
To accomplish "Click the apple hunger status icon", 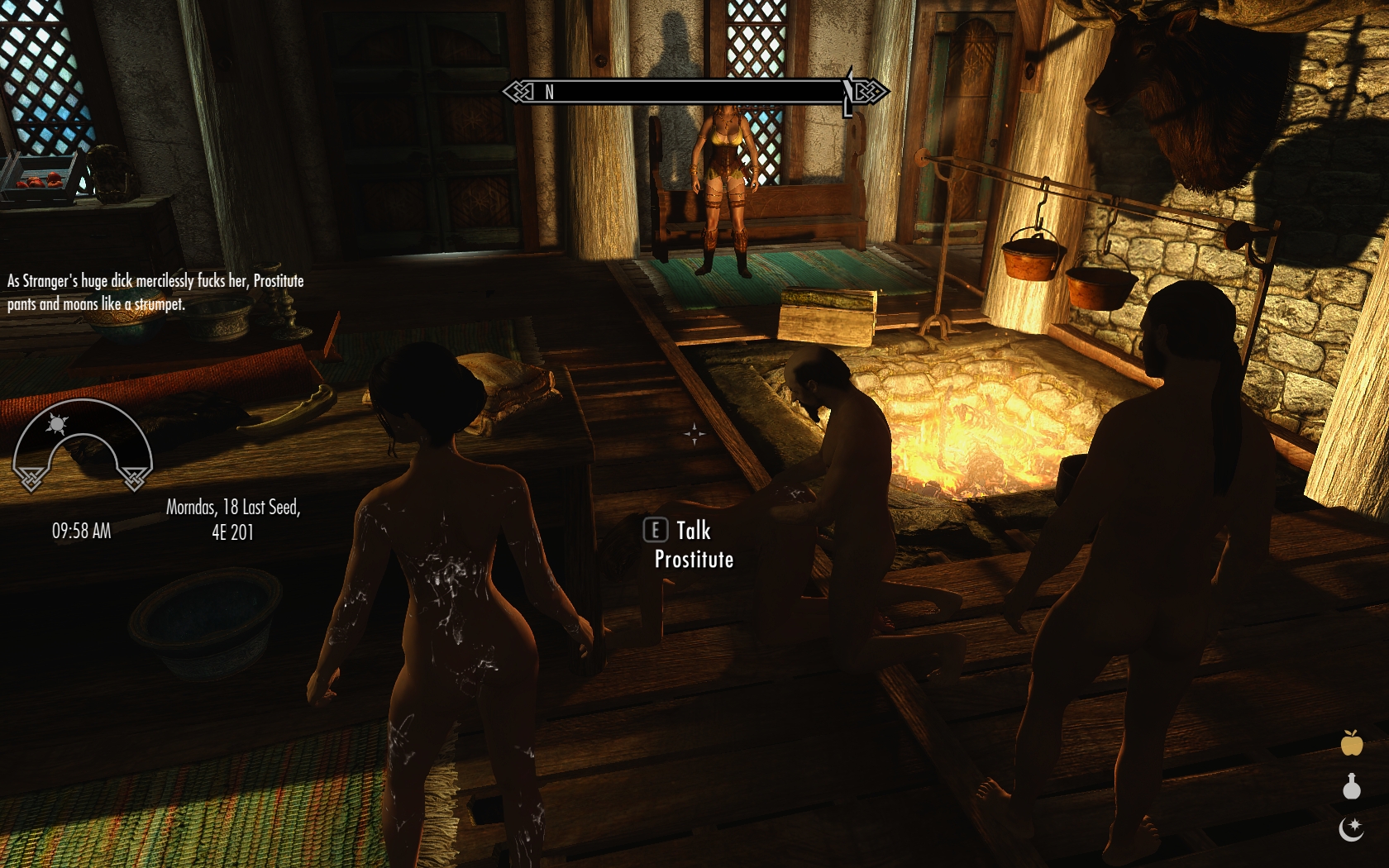I will pos(1352,743).
